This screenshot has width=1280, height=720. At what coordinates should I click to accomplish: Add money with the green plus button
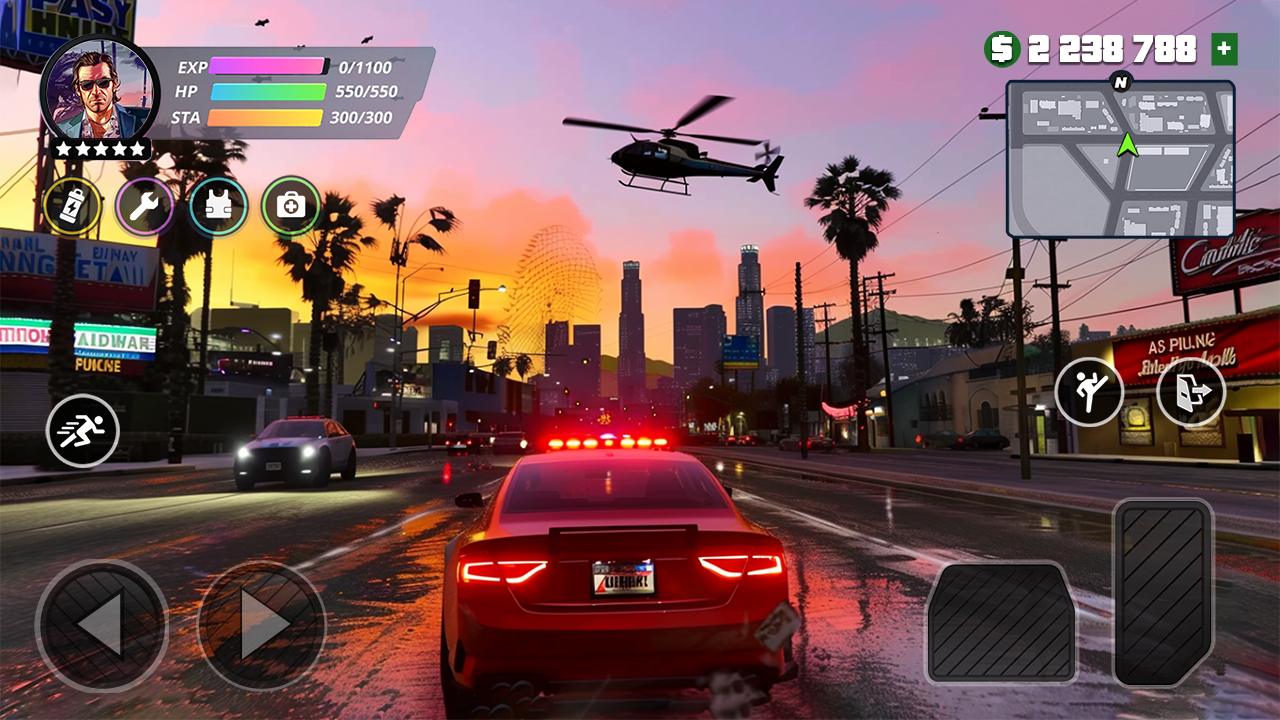pyautogui.click(x=1224, y=49)
